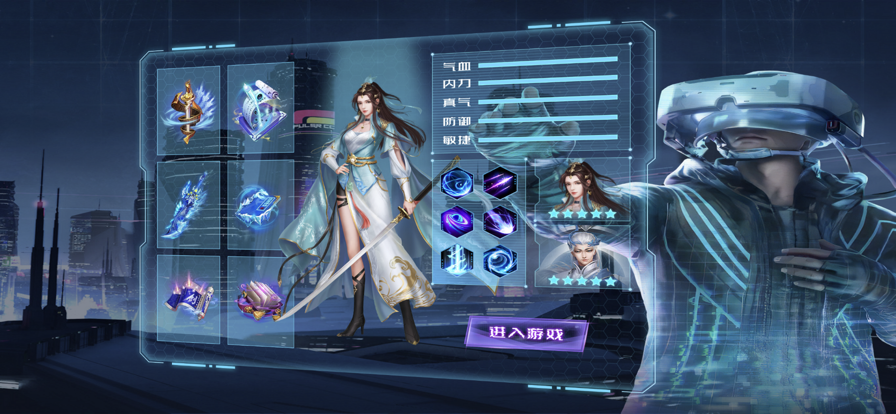The width and height of the screenshot is (896, 414).
Task: Use the purple slash streak skill
Action: point(499,182)
